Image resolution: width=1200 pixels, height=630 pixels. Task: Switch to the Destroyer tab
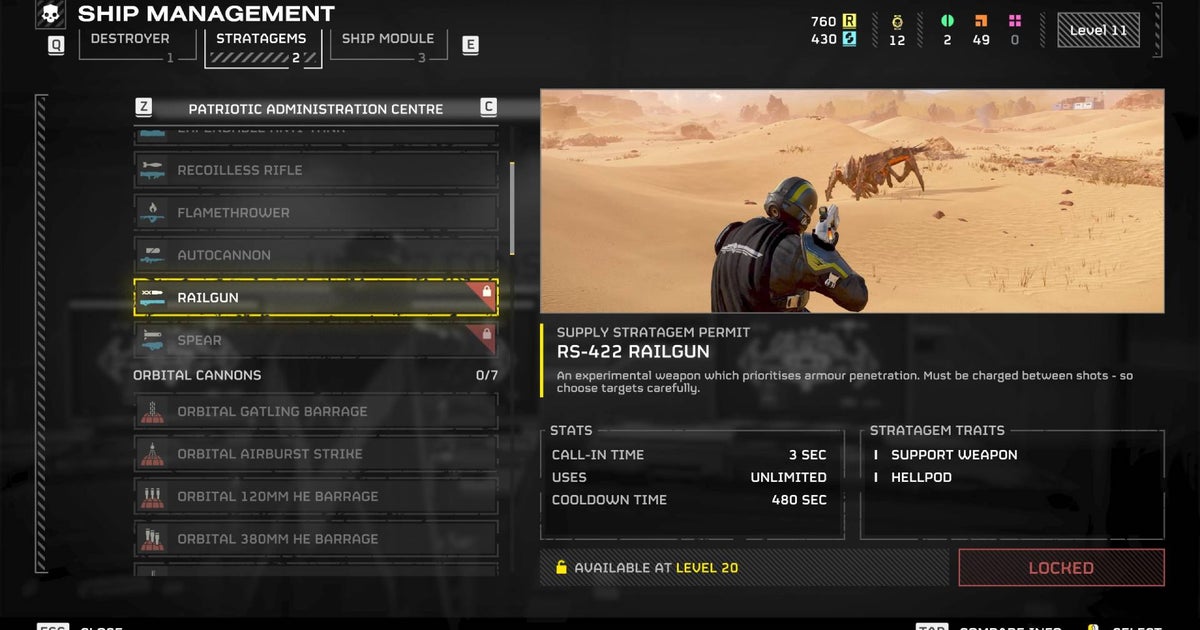click(130, 40)
